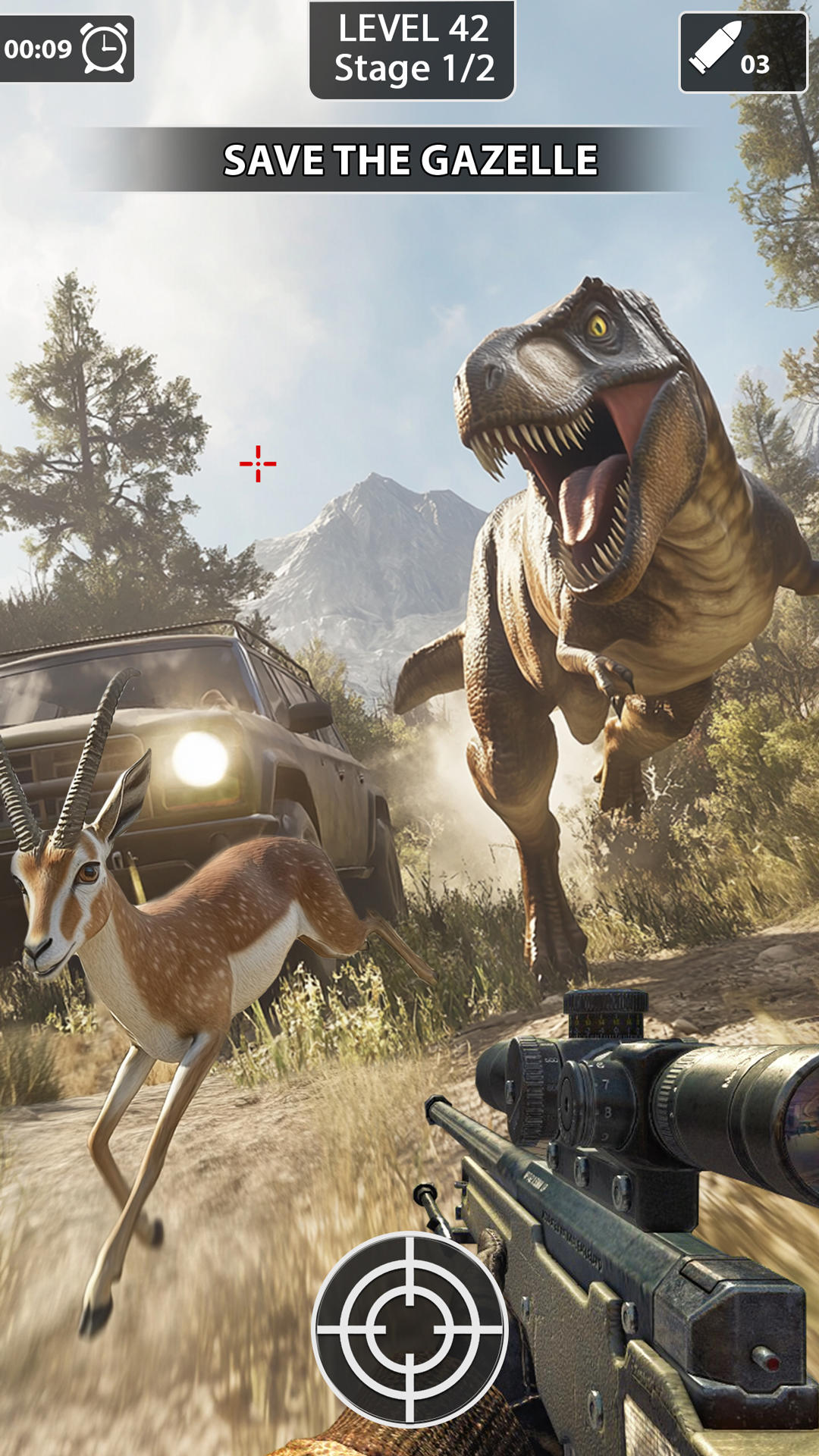This screenshot has width=819, height=1456.
Task: Tap the crosshair fire button
Action: 409,1329
